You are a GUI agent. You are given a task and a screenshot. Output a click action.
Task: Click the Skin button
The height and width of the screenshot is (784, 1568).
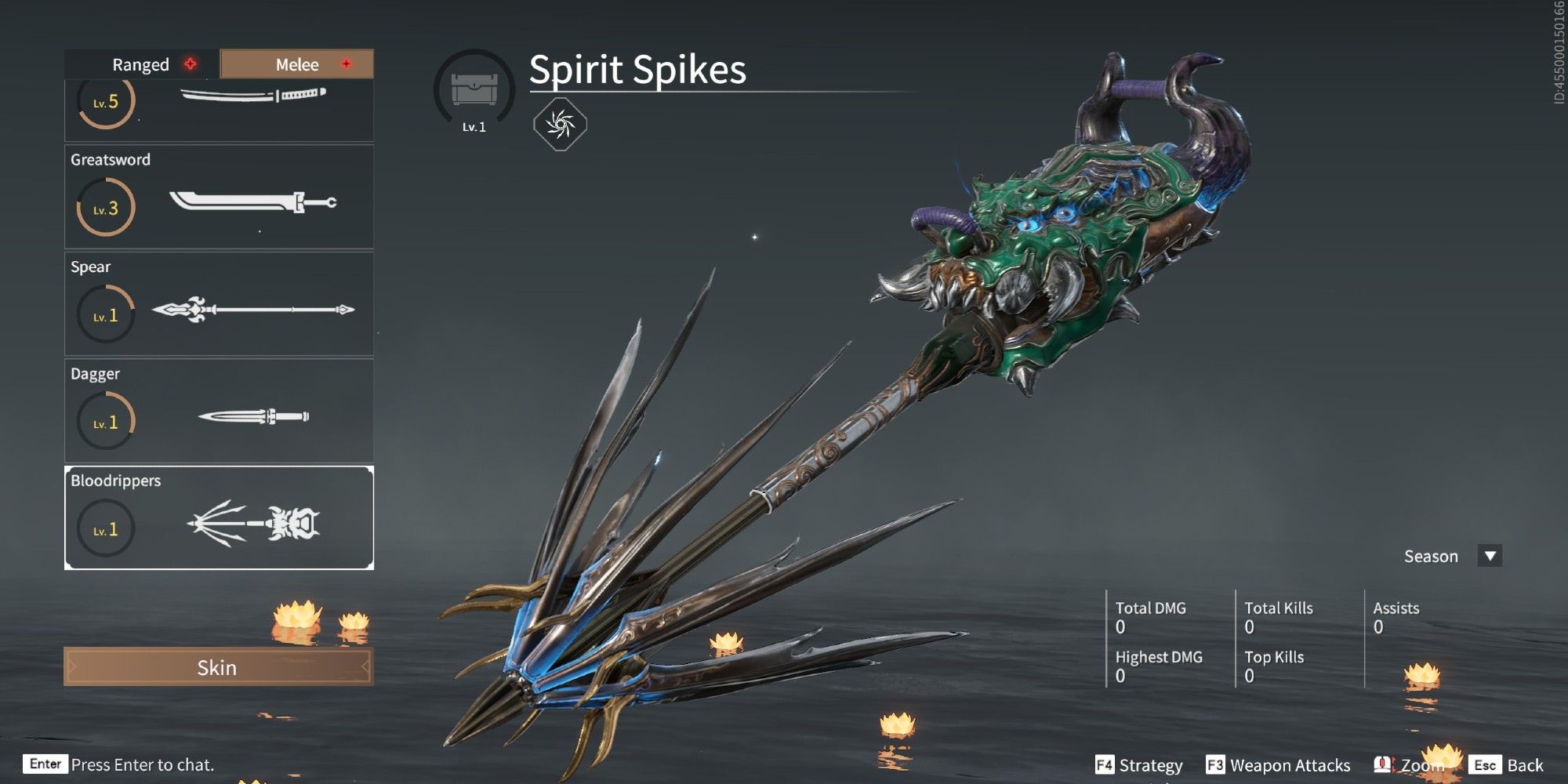(217, 668)
